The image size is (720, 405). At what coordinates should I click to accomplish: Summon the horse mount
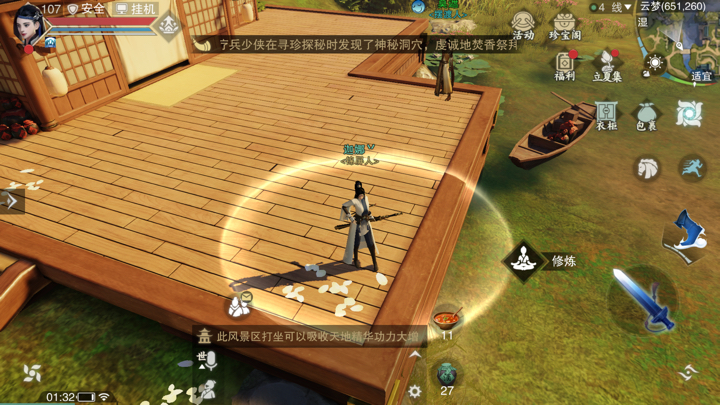(648, 168)
